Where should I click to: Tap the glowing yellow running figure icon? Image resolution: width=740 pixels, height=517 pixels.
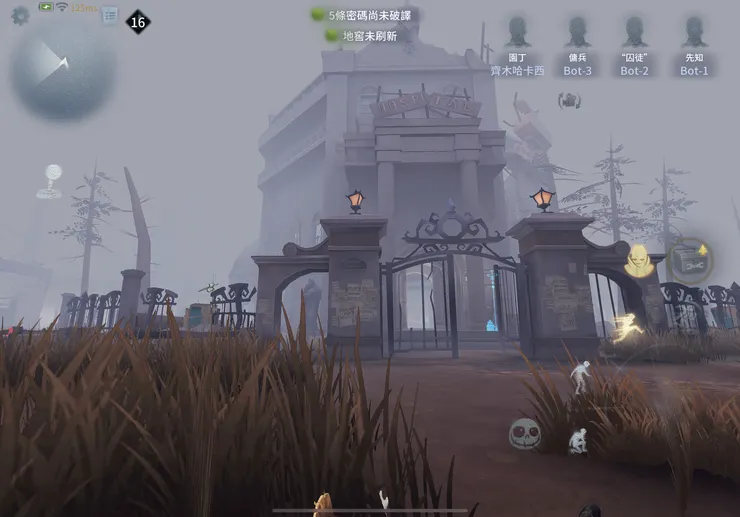tap(627, 329)
